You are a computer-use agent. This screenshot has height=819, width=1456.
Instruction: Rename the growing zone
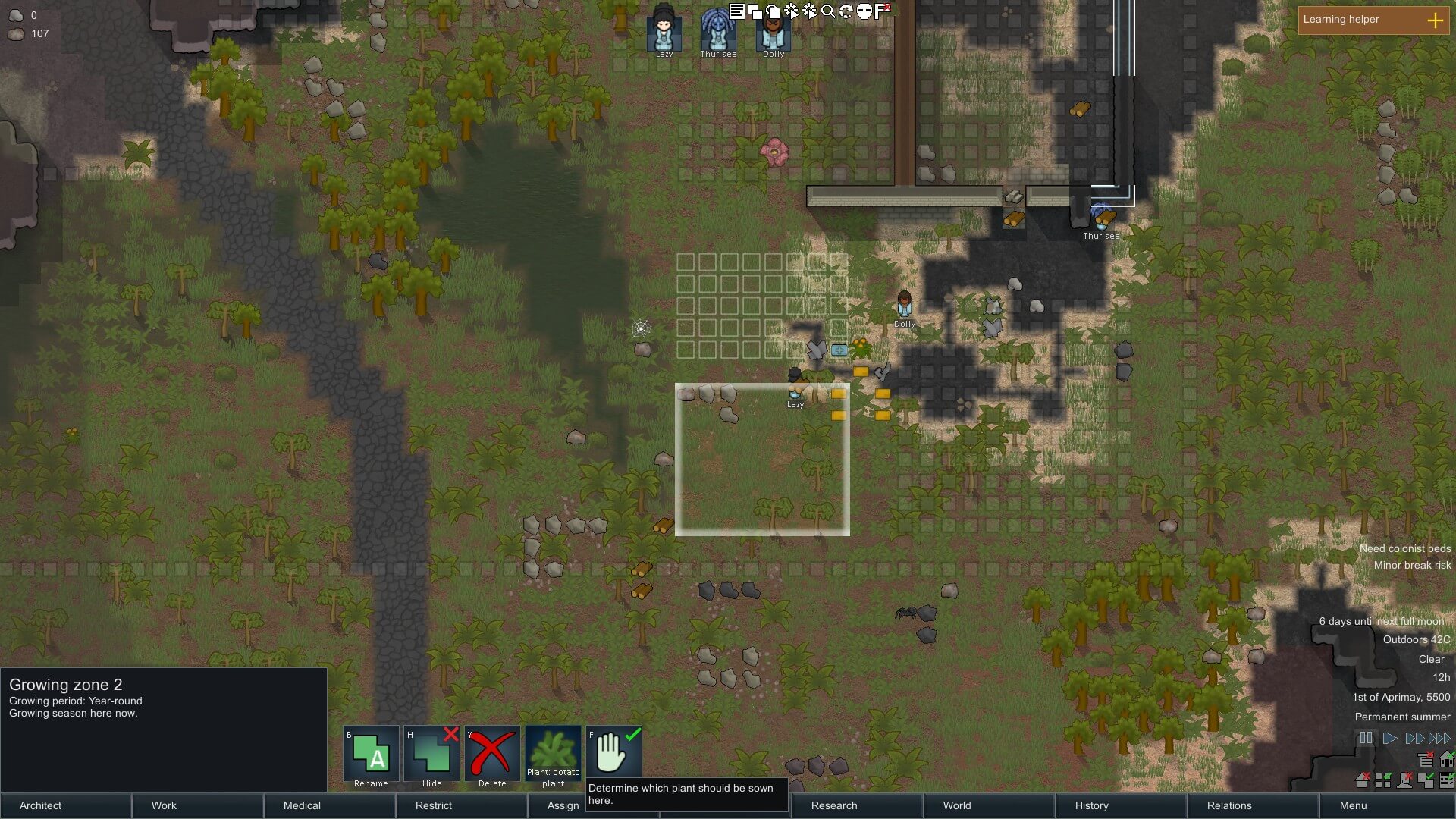371,757
